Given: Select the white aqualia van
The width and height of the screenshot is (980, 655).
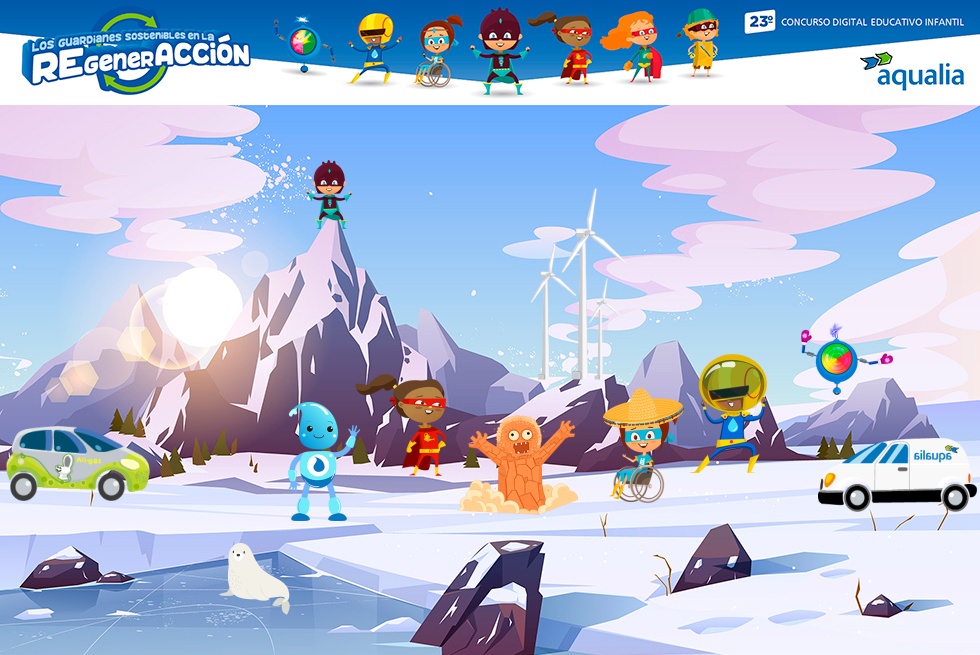Looking at the screenshot, I should pyautogui.click(x=896, y=476).
